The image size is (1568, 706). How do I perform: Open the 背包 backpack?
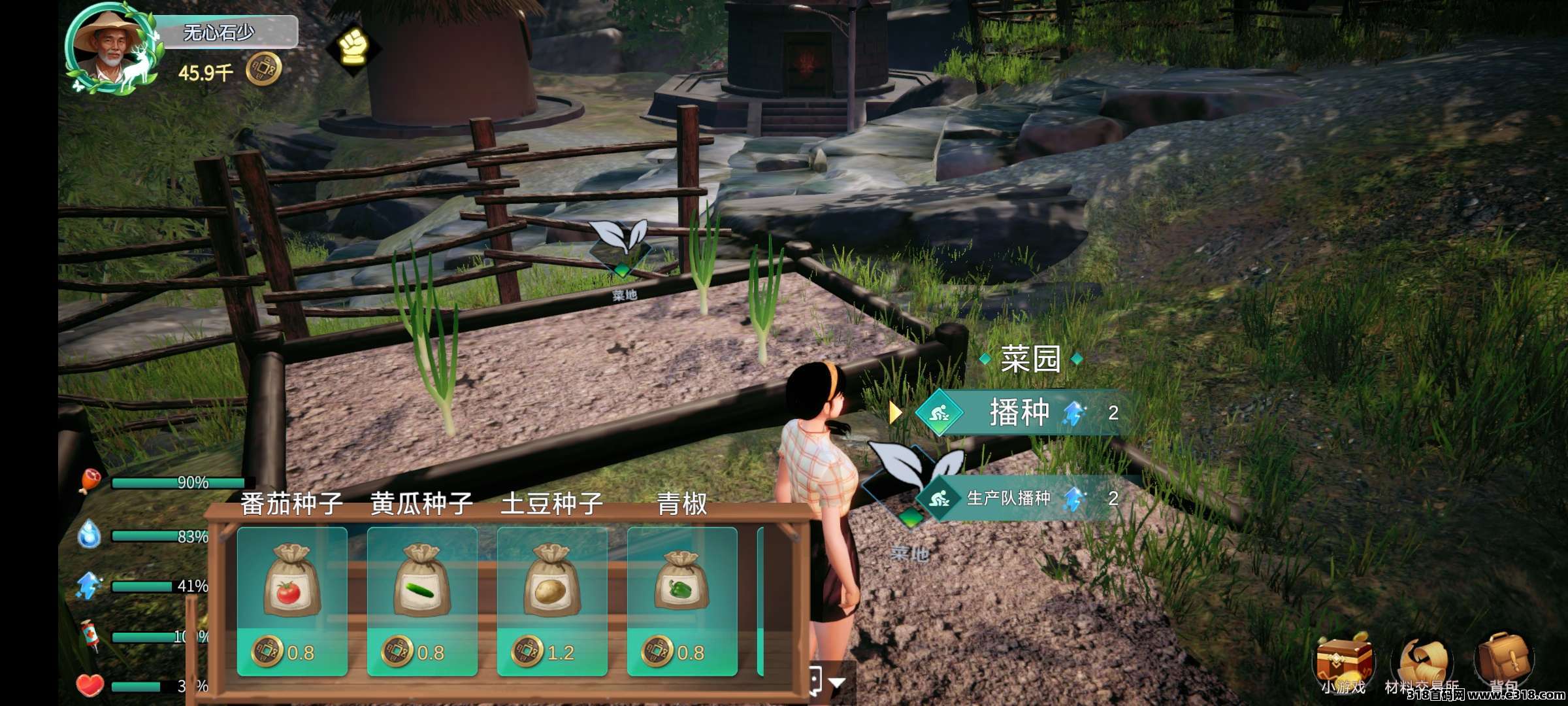tap(1503, 662)
